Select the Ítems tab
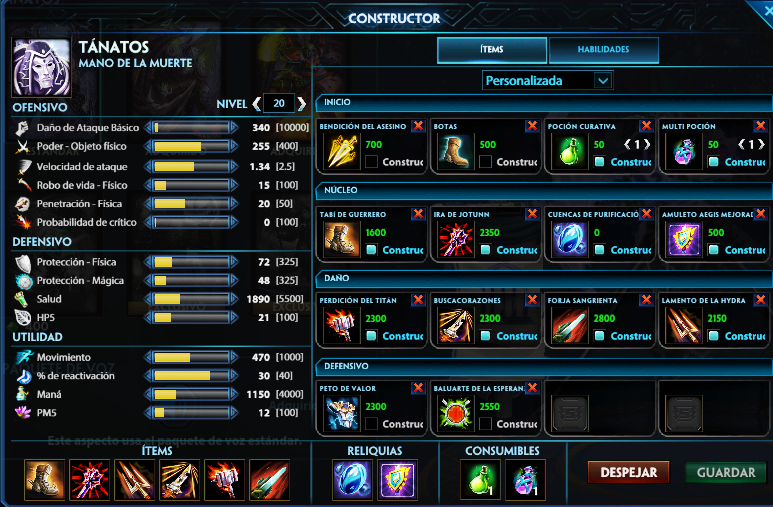The height and width of the screenshot is (507, 773). point(491,49)
